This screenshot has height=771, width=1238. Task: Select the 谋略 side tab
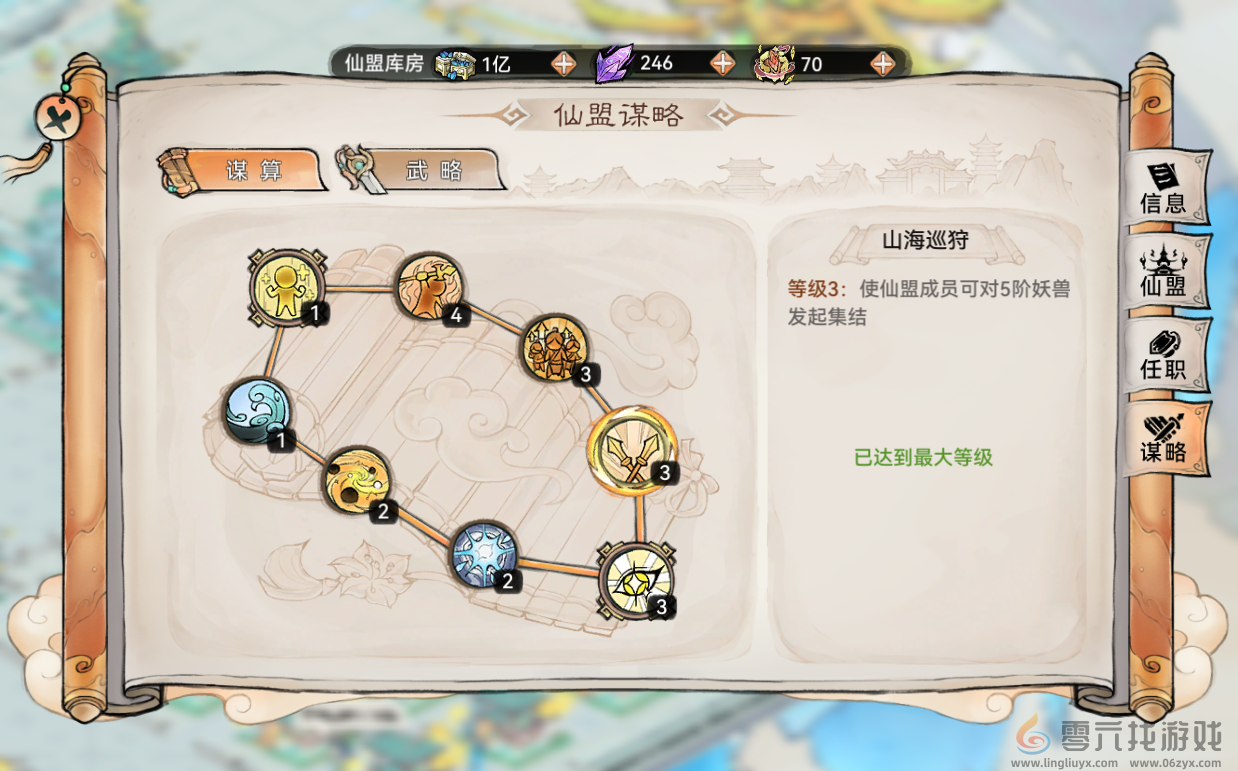[1163, 439]
